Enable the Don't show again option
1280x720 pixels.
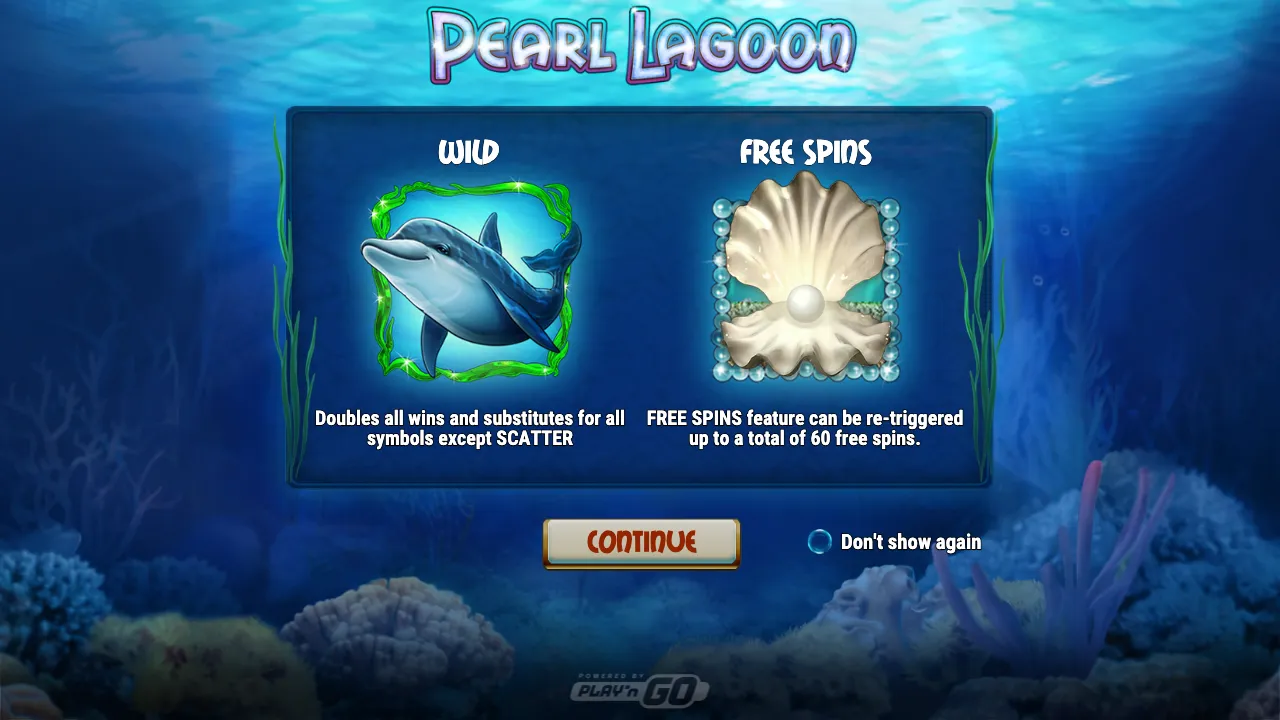coord(818,542)
